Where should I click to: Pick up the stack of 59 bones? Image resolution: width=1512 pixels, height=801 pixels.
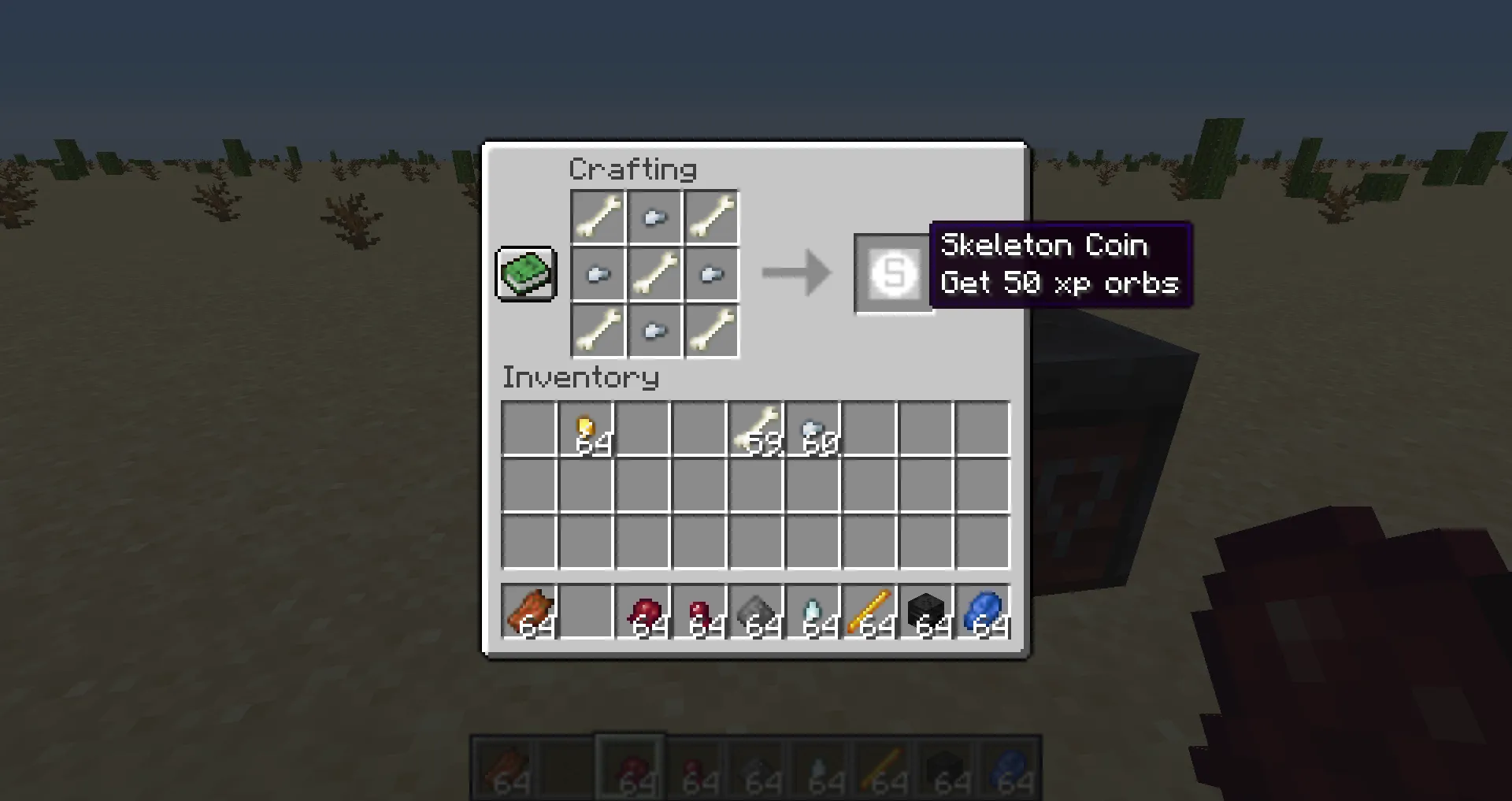coord(757,427)
